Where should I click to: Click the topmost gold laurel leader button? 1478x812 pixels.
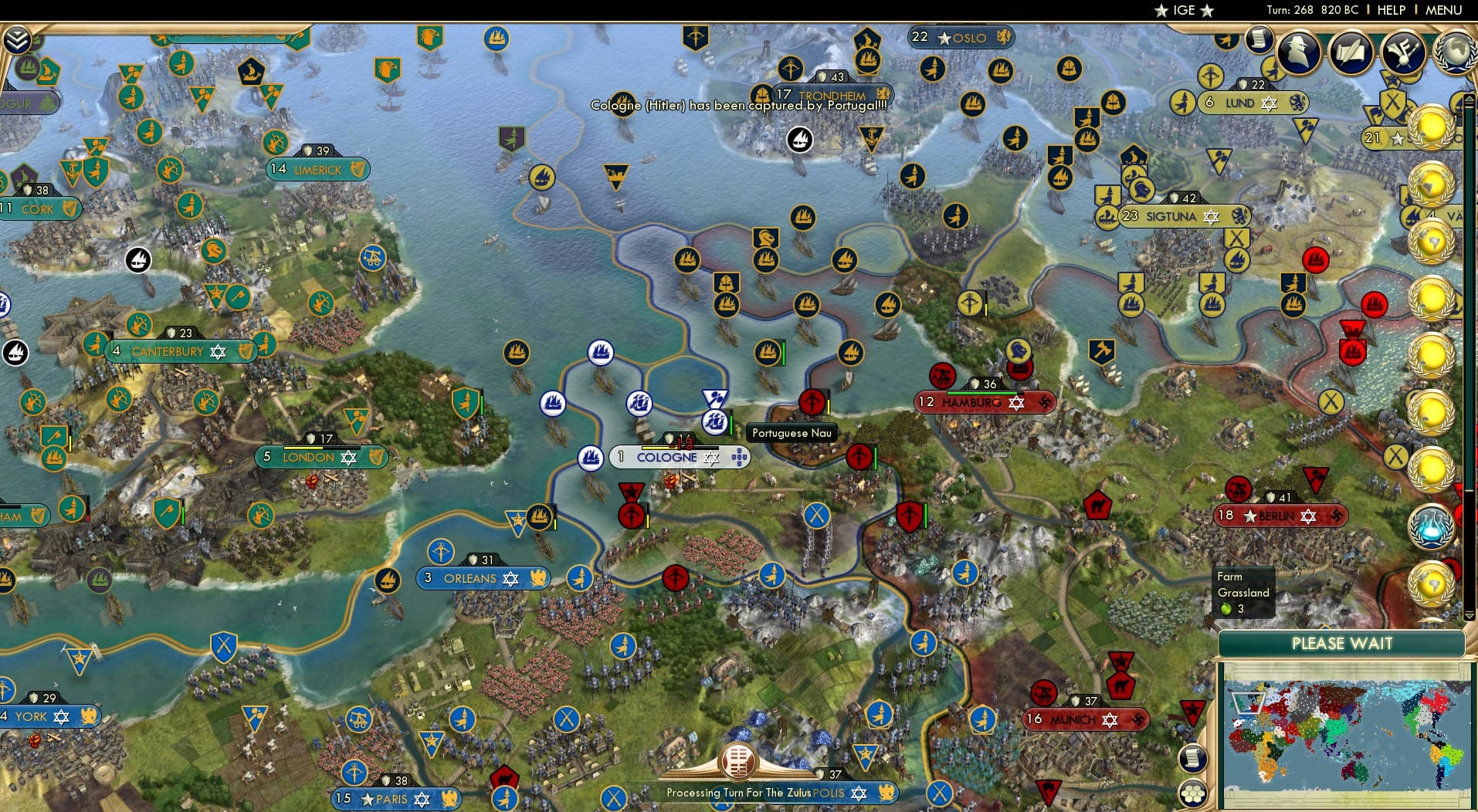coord(1432,127)
